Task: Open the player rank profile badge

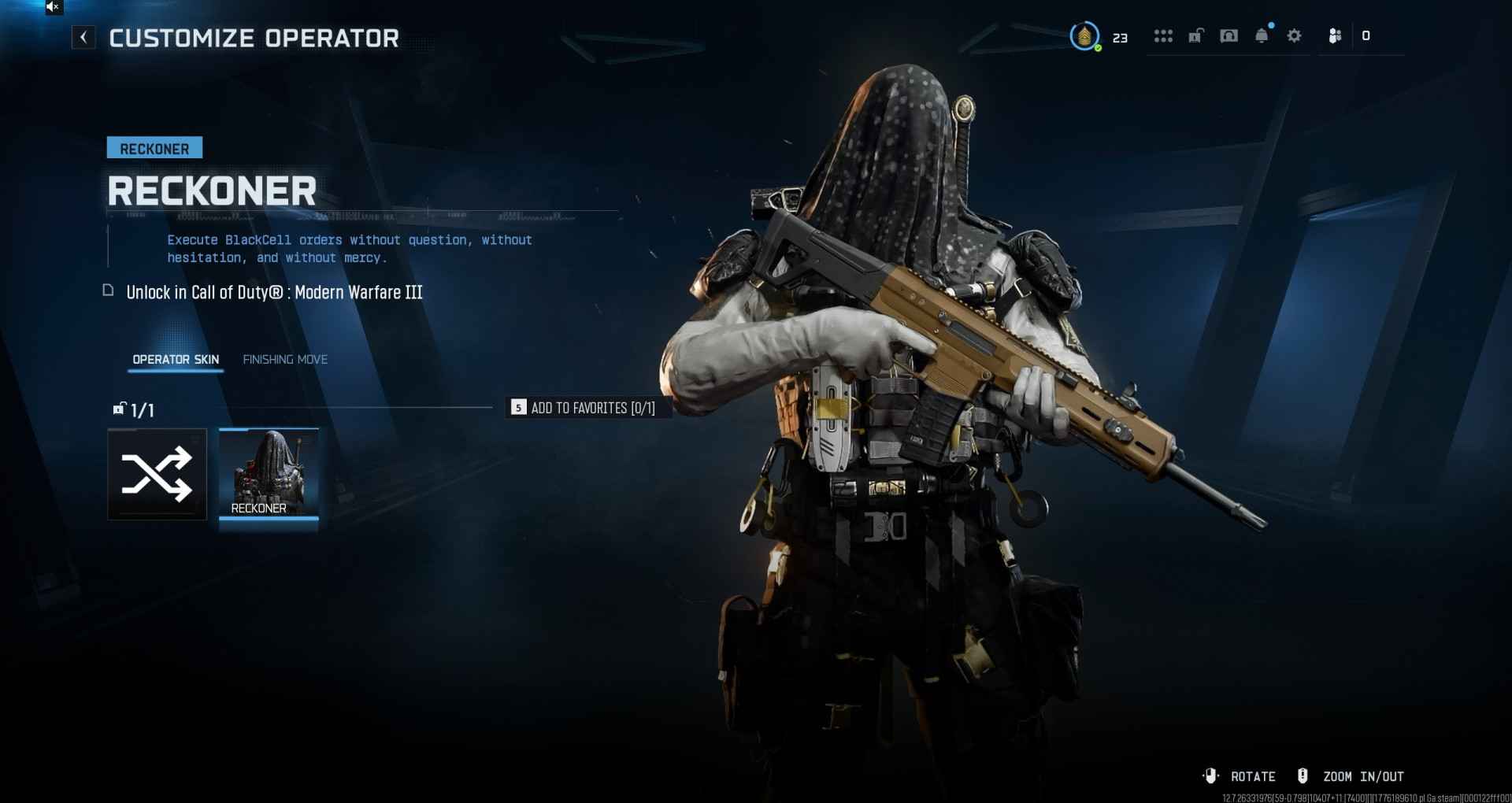Action: (1084, 36)
